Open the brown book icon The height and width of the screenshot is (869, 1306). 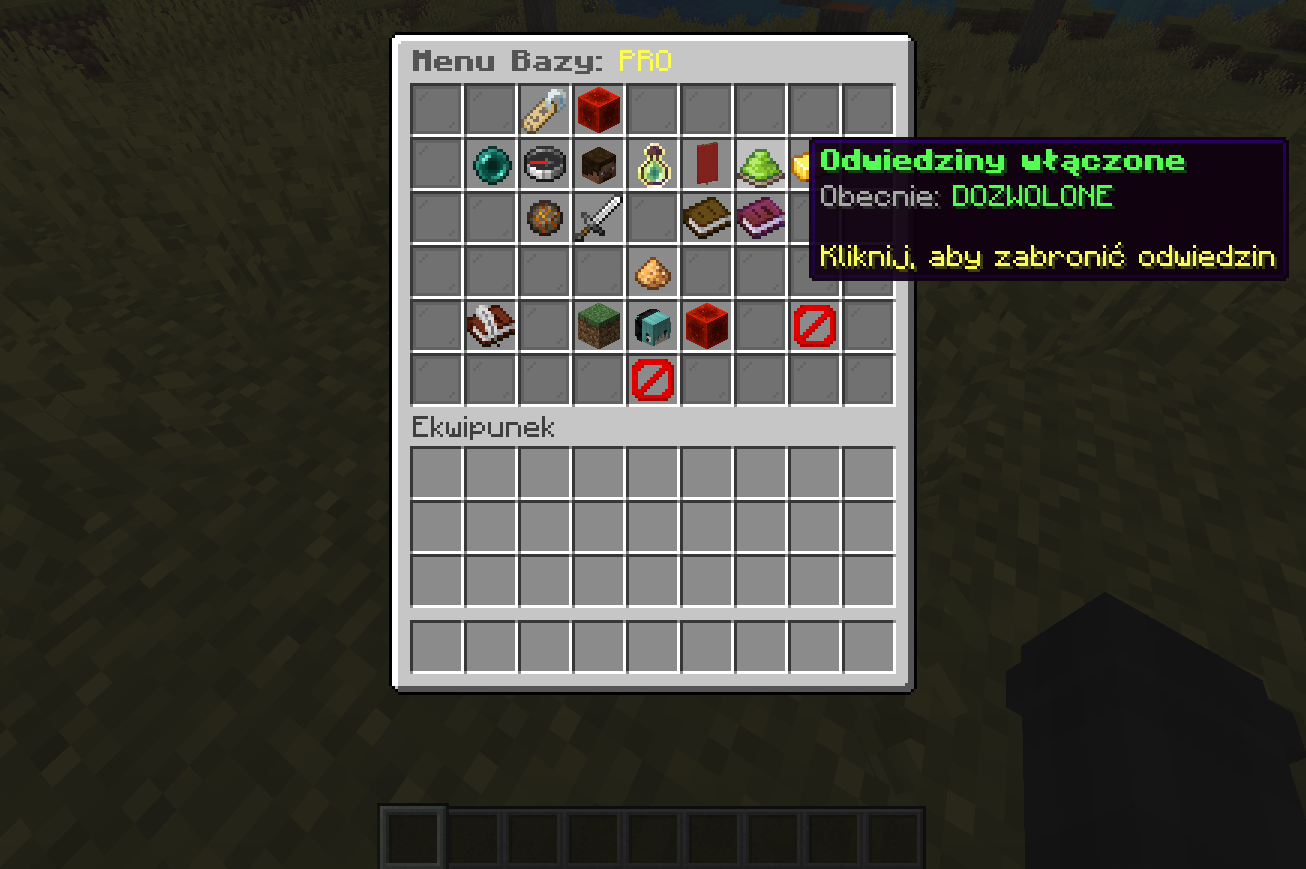click(x=707, y=218)
